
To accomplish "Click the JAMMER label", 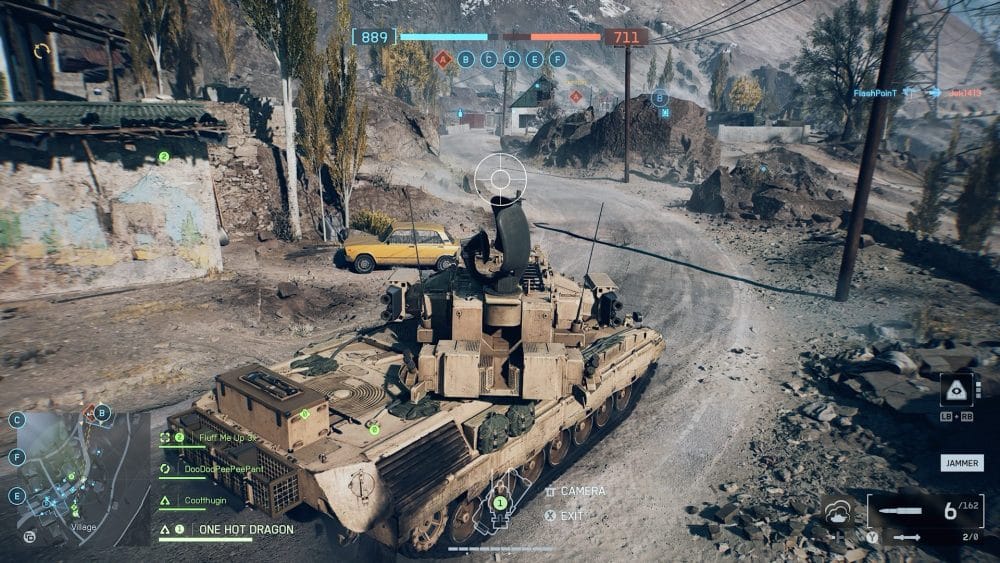I will [961, 463].
